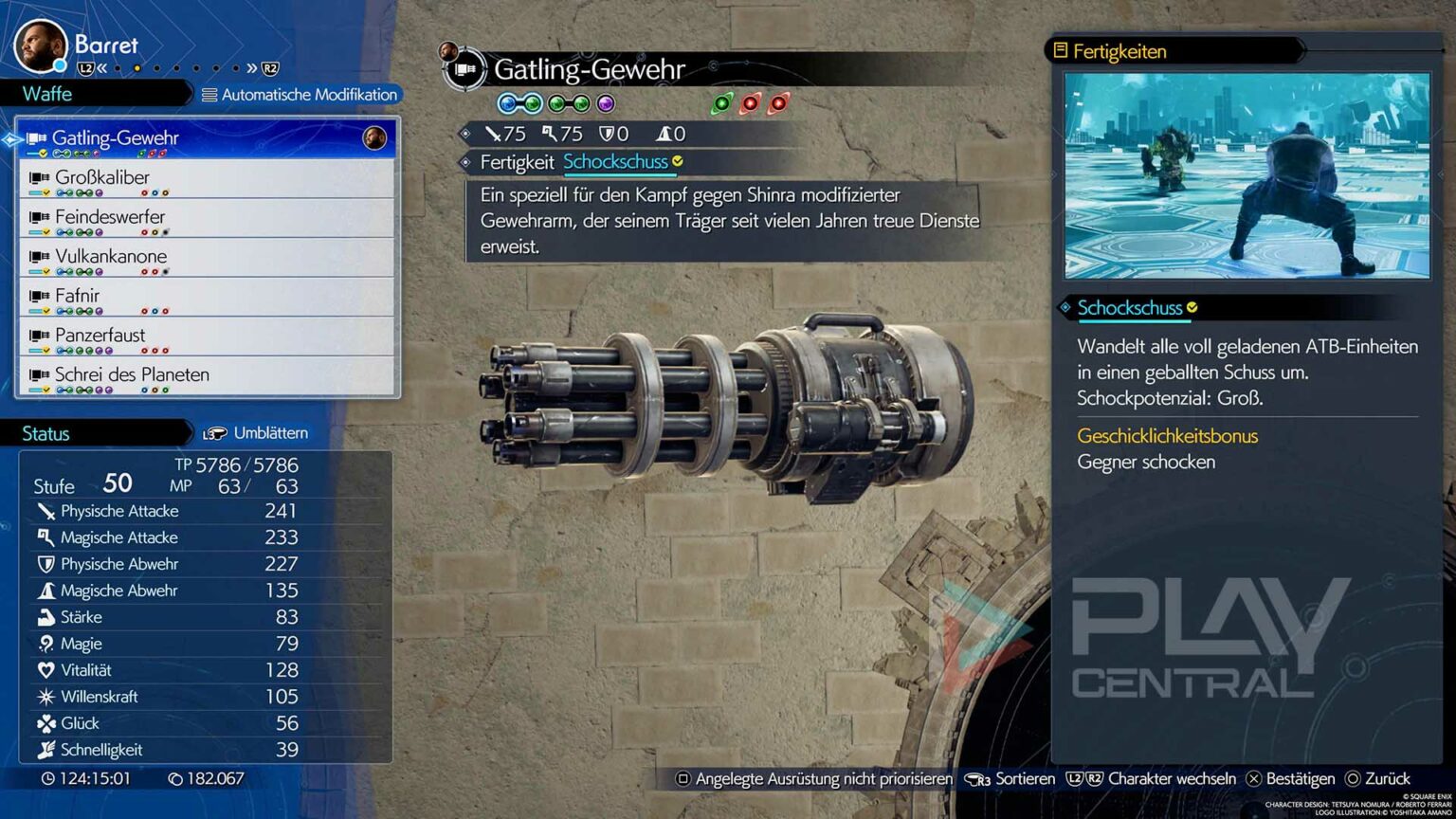Click the clock icon next to the playtime
Image resolution: width=1456 pixels, height=819 pixels.
tap(49, 778)
